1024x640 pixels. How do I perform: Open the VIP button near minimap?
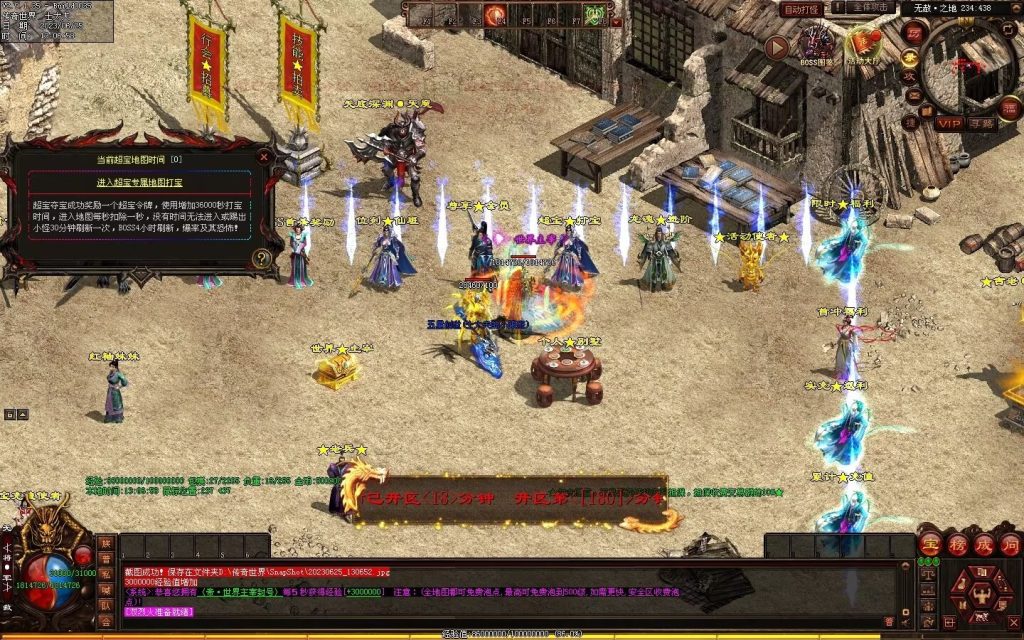tap(948, 123)
